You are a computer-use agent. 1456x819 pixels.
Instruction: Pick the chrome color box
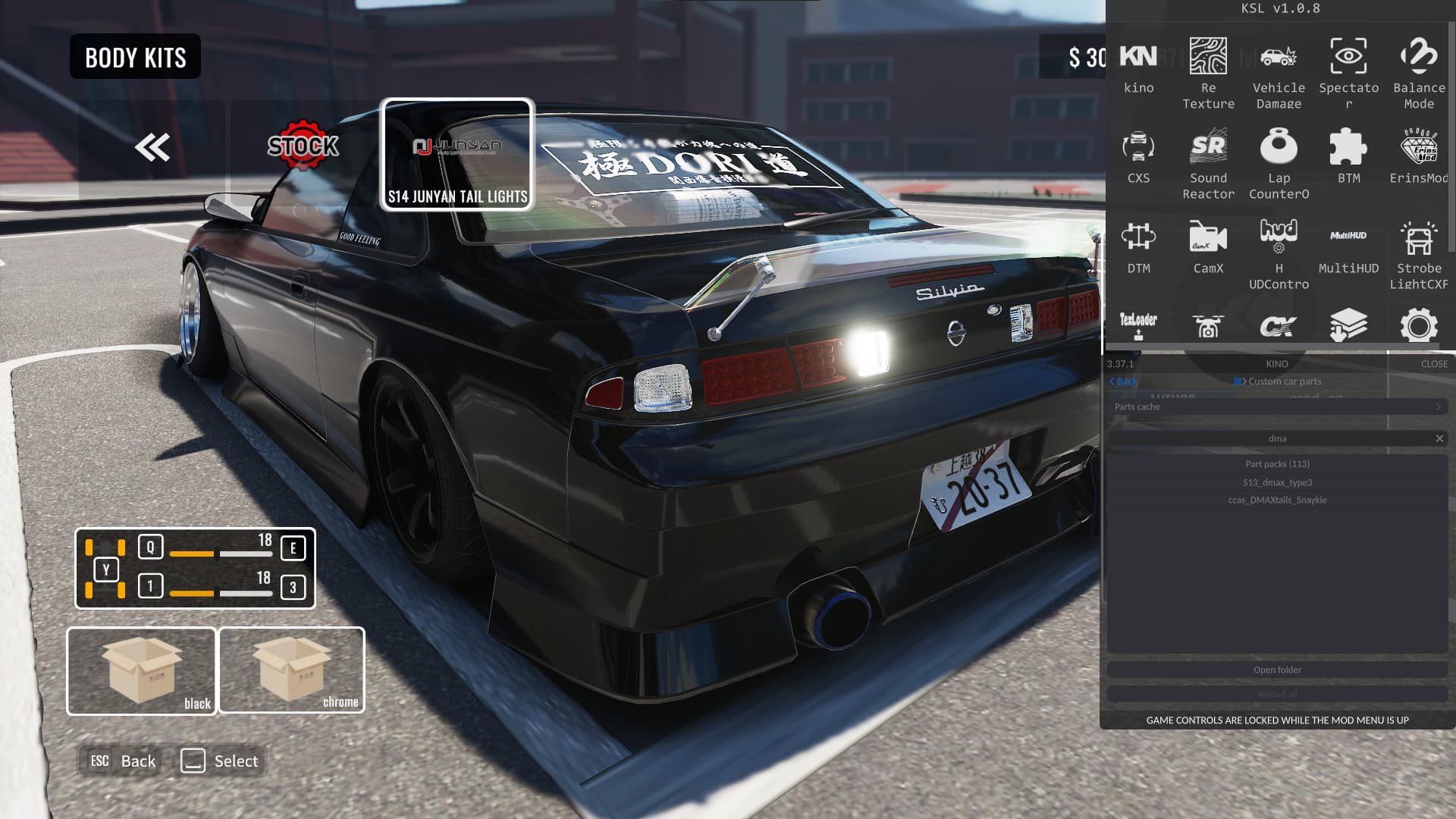[x=292, y=670]
